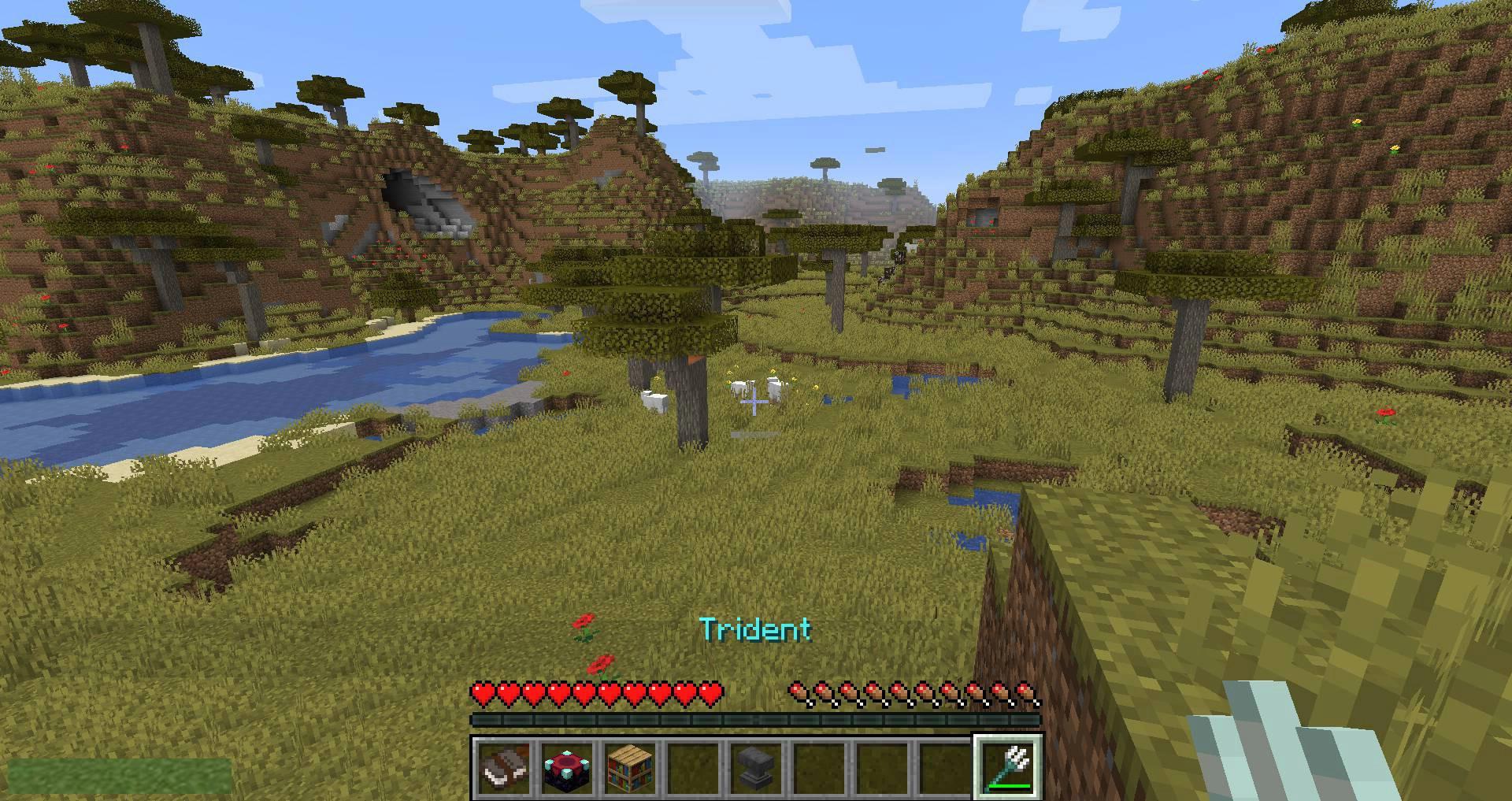The image size is (1512, 801).
Task: Choose the enchanting table in the hotbar
Action: pyautogui.click(x=567, y=767)
